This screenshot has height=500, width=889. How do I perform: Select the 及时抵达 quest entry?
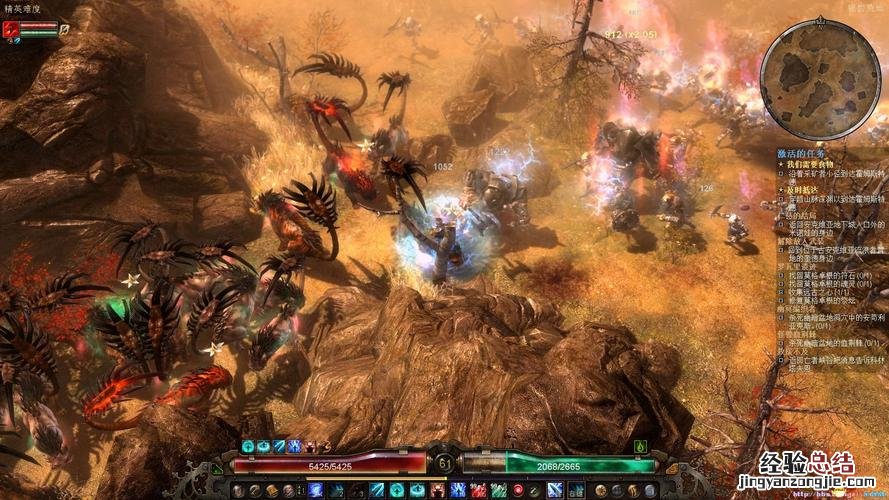tap(802, 190)
